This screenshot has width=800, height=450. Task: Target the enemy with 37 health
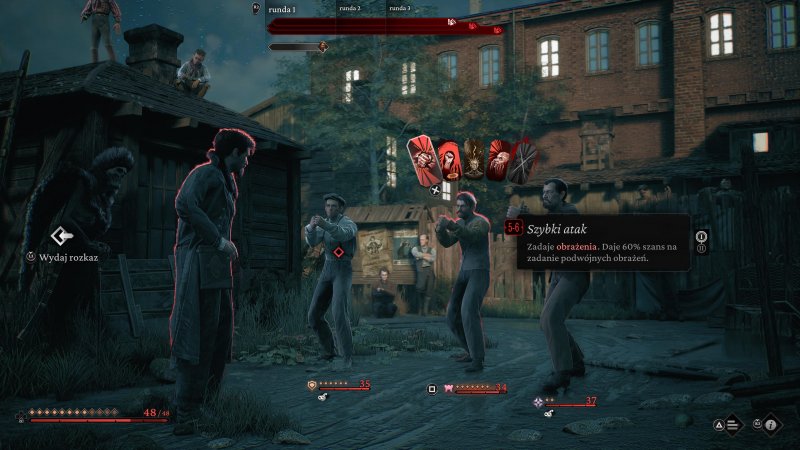(x=560, y=290)
